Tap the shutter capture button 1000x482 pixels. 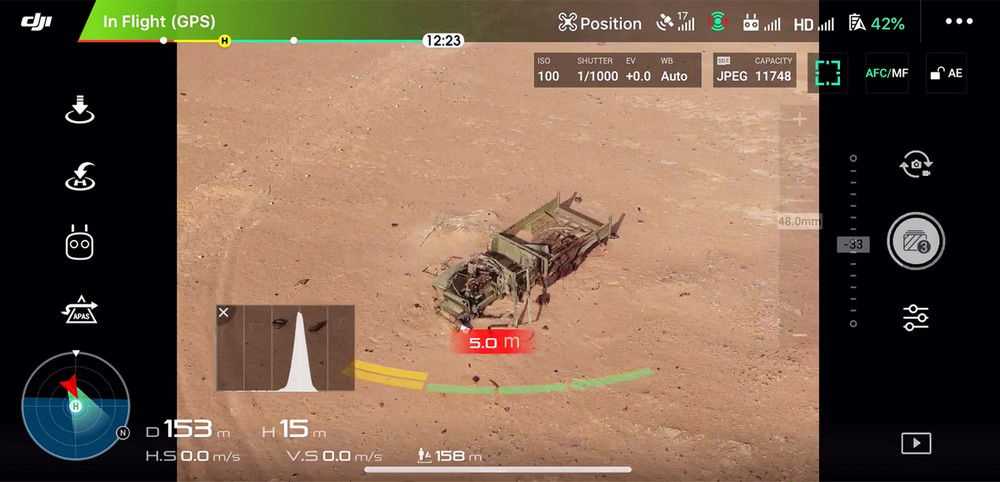click(x=916, y=241)
